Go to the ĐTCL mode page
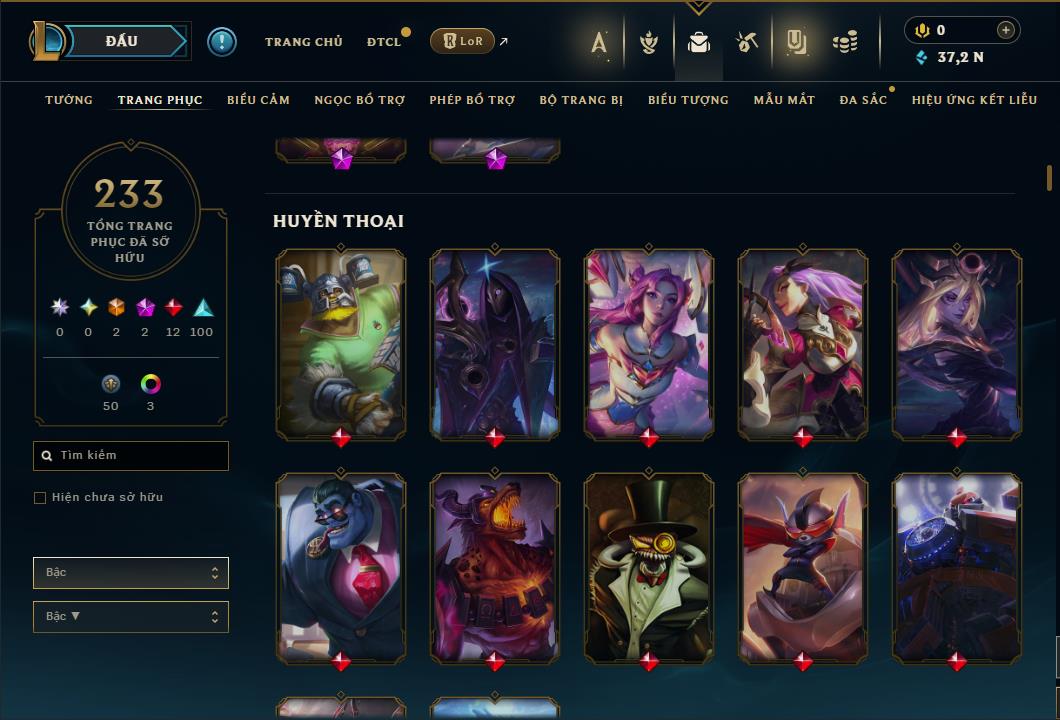The width and height of the screenshot is (1060, 720). (x=384, y=42)
